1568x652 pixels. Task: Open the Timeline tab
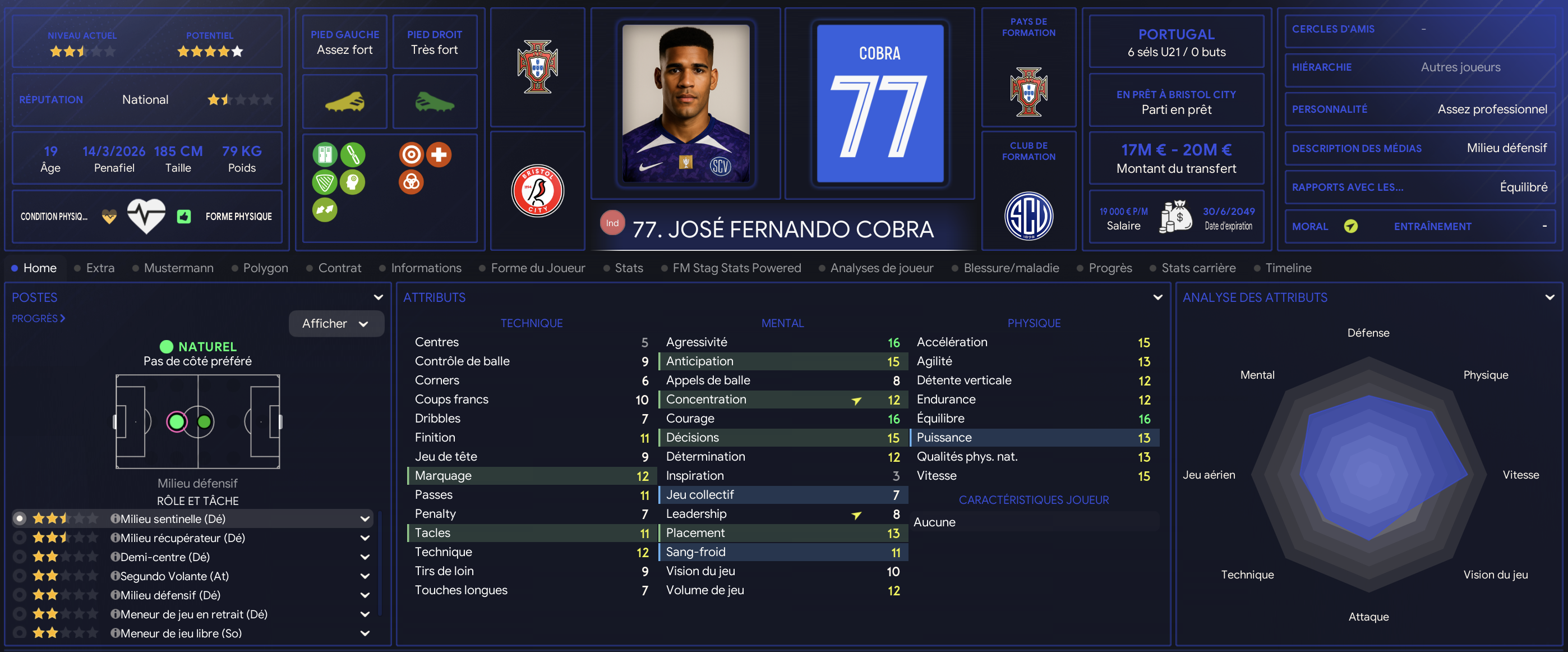1288,268
